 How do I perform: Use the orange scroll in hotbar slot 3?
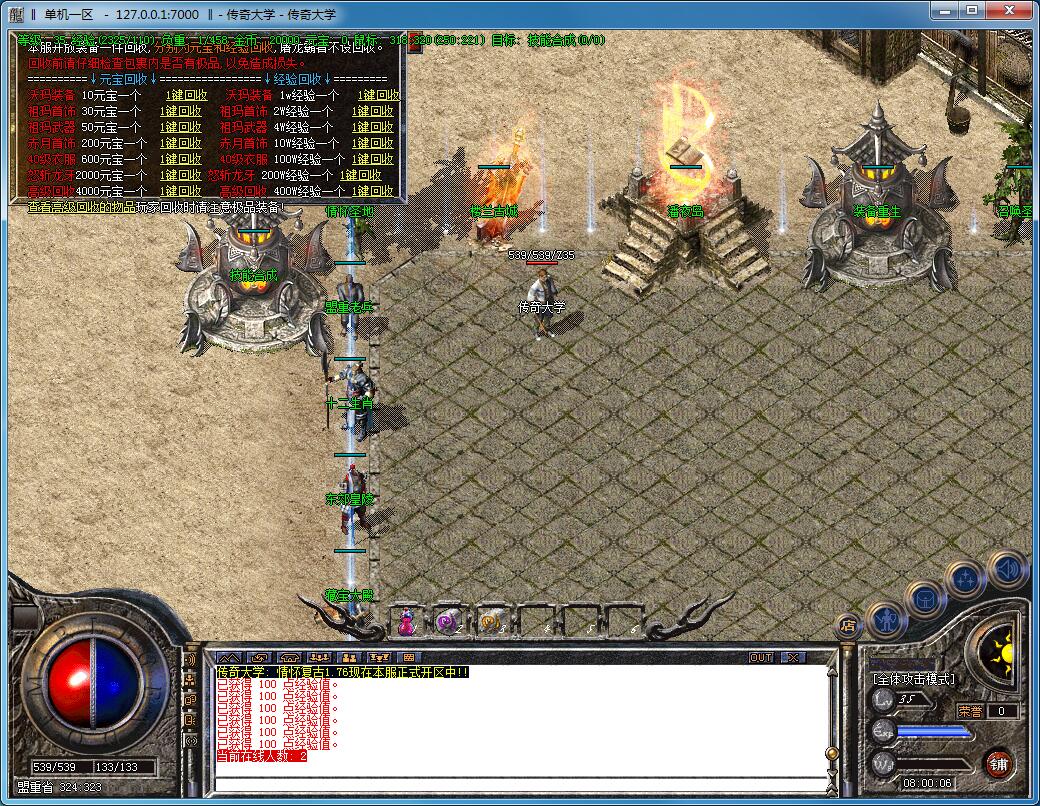coord(490,622)
